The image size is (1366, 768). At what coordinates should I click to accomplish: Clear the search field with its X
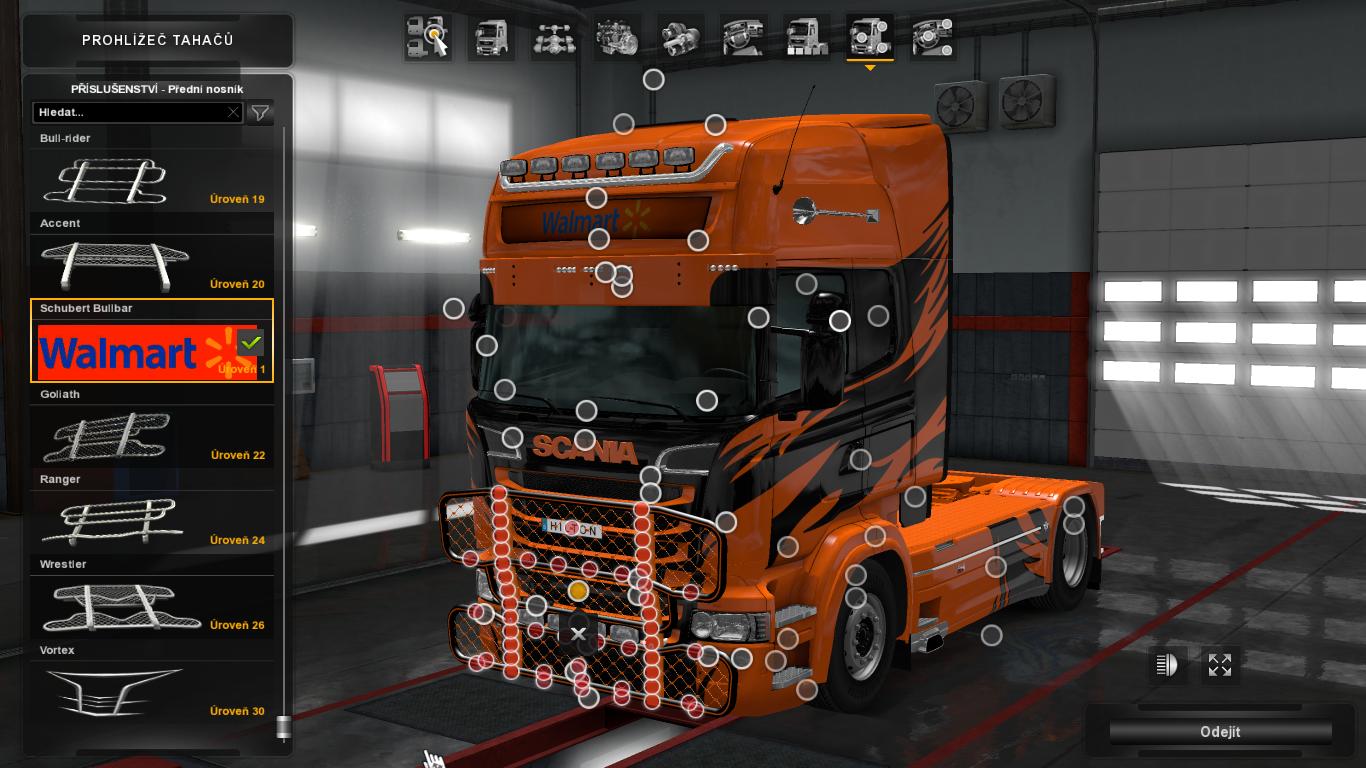234,113
